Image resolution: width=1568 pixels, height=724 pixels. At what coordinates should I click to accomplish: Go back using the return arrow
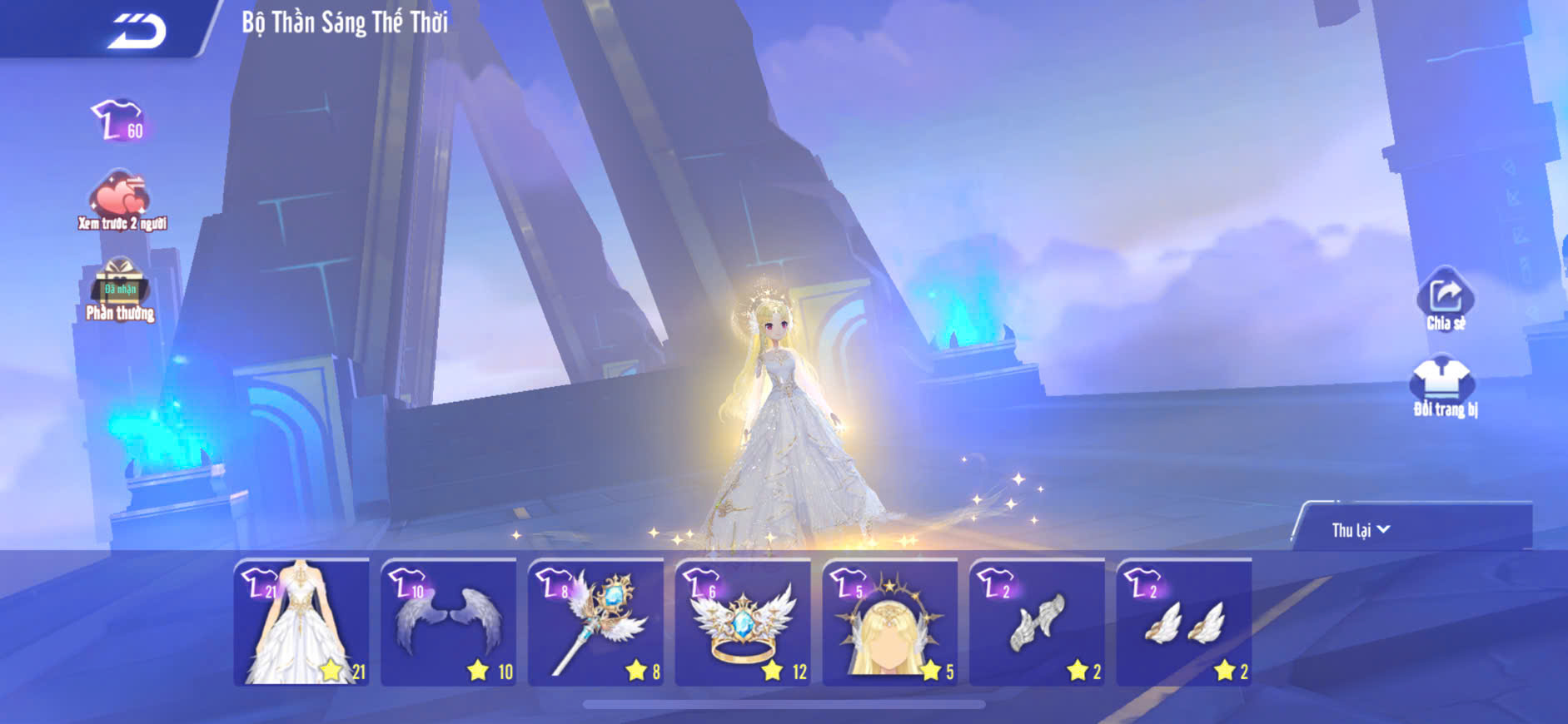coord(137,32)
